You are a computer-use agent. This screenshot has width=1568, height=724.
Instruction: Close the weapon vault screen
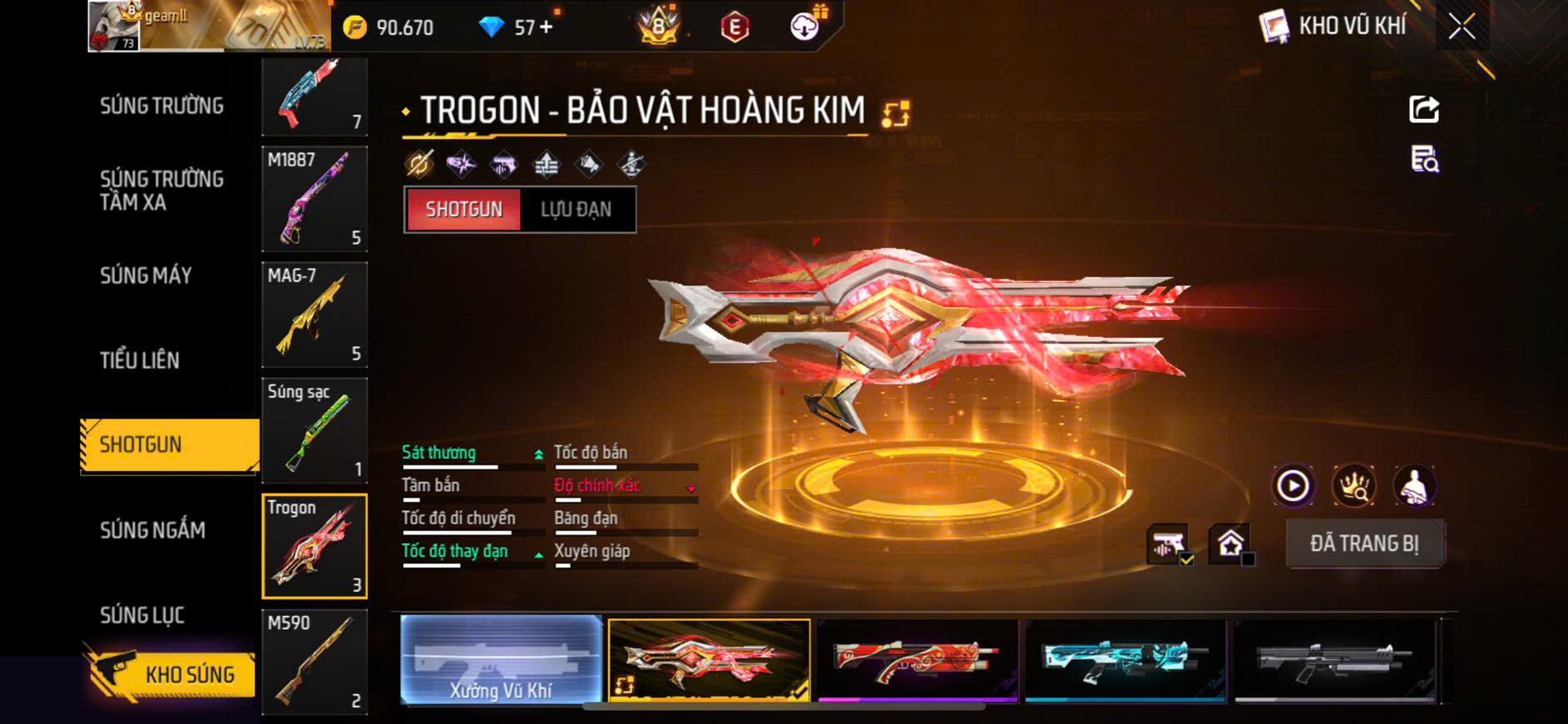(1462, 27)
